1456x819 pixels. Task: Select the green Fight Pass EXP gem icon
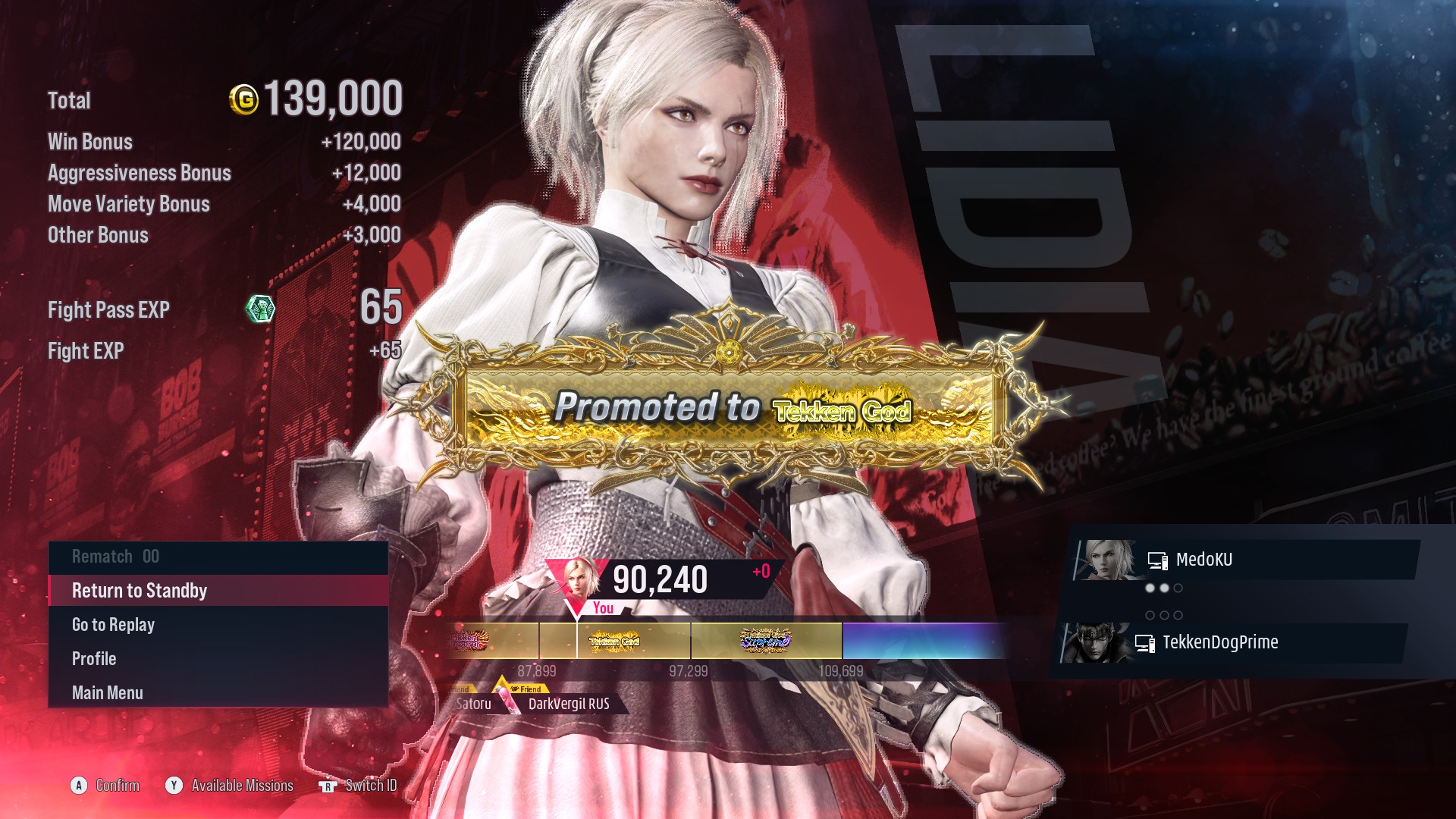pos(261,309)
